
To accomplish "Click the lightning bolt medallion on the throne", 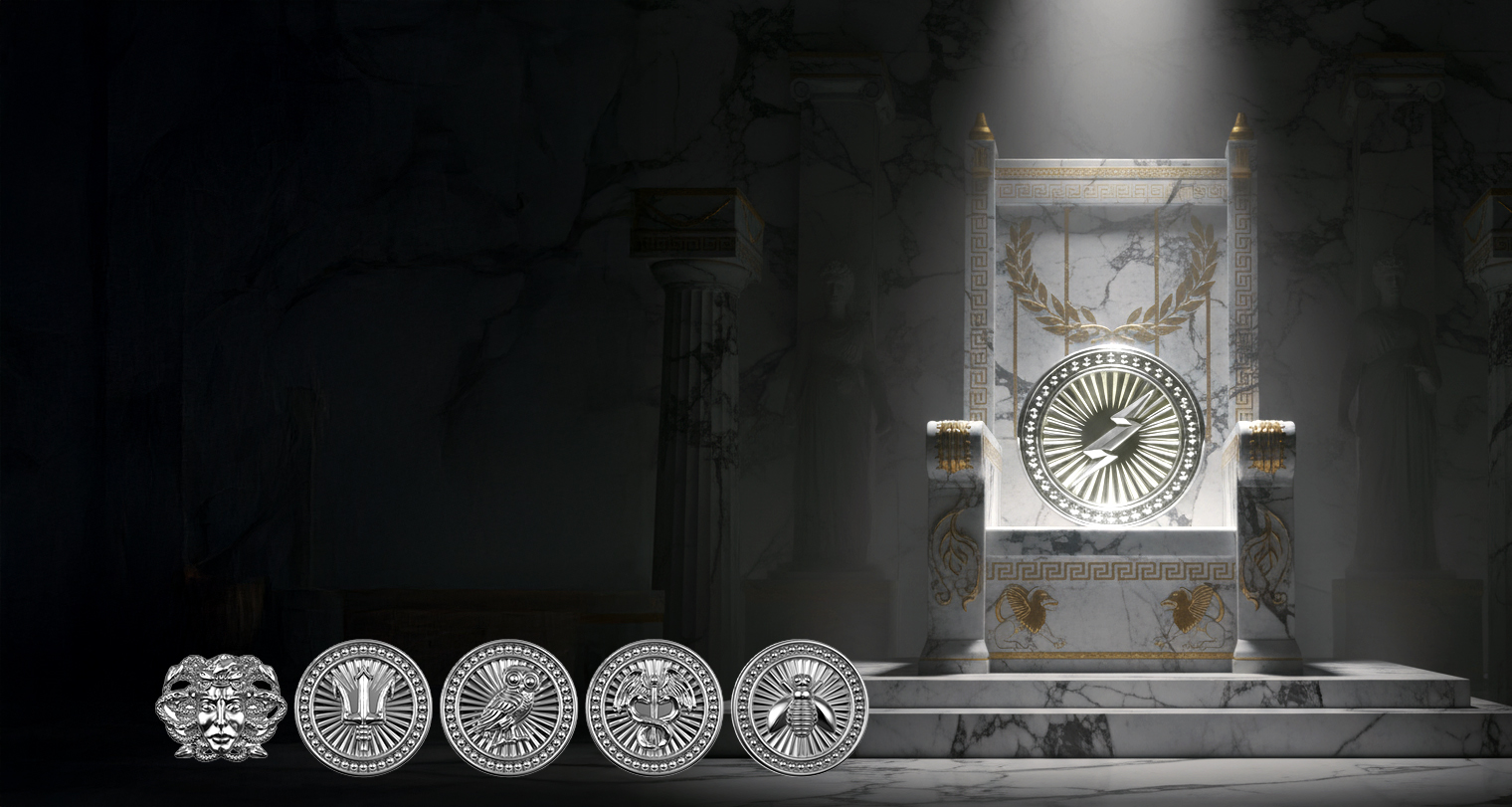I will point(1110,436).
